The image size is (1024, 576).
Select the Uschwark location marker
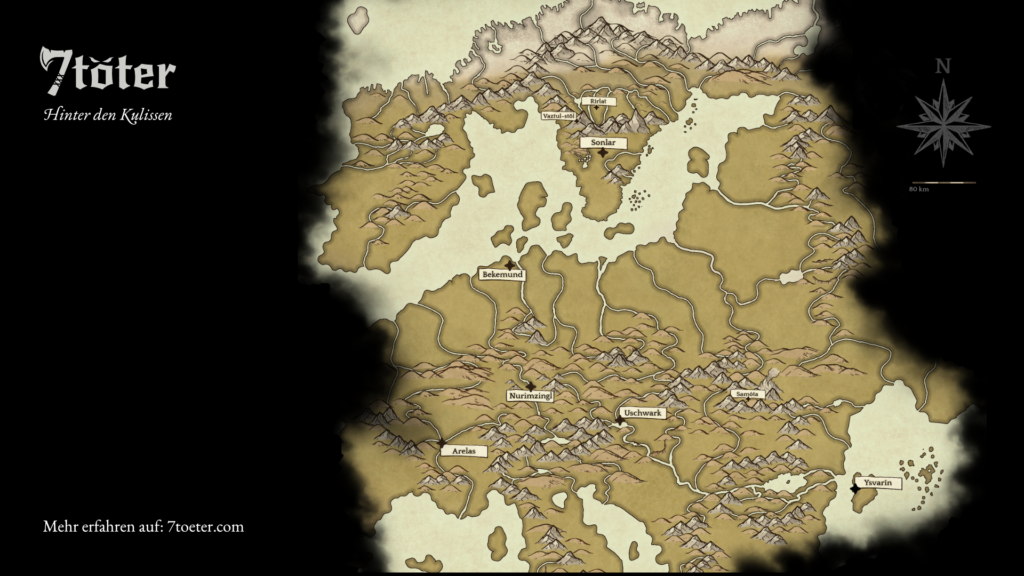620,421
